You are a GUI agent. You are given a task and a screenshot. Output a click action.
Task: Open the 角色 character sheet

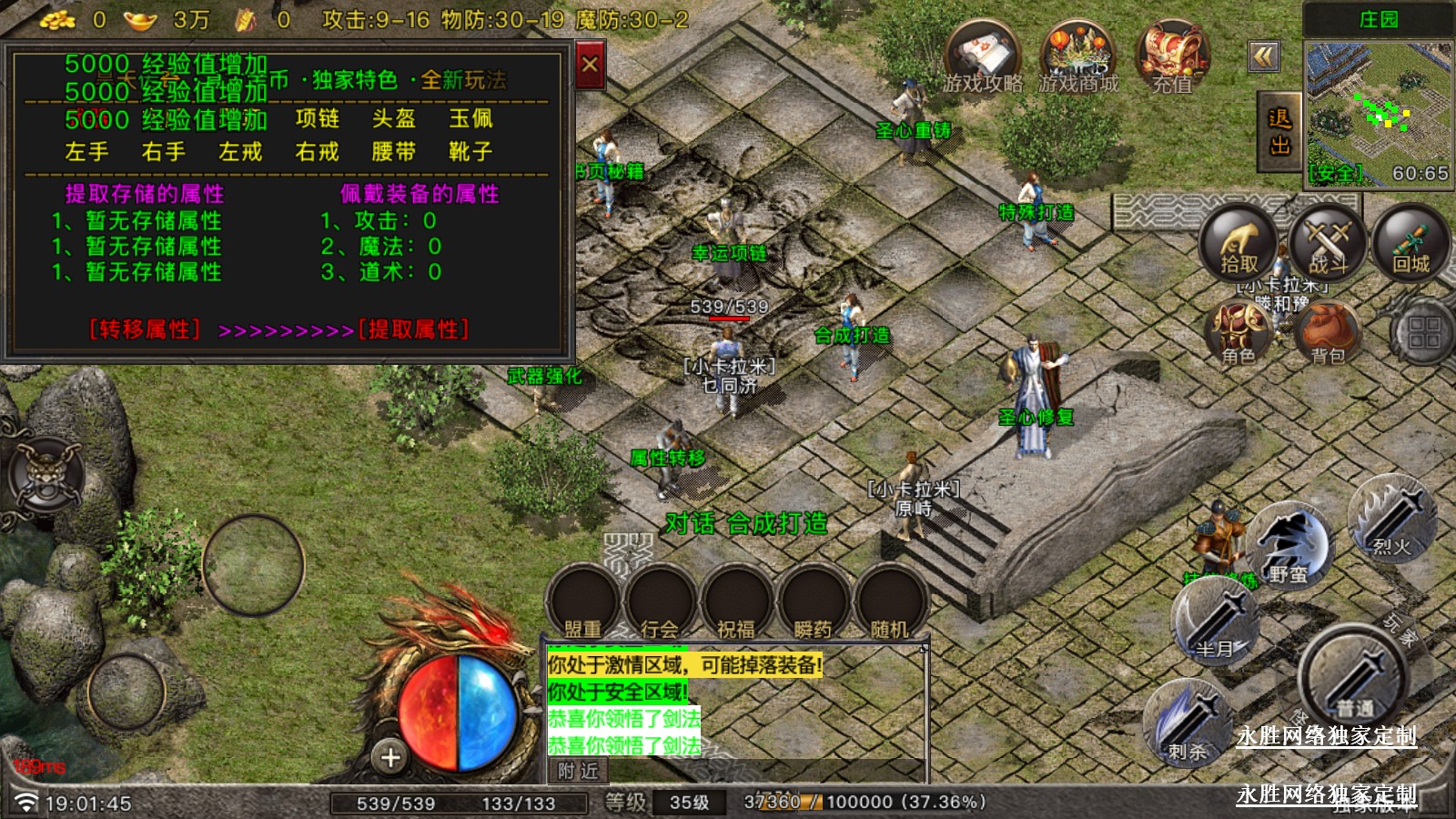click(1238, 333)
